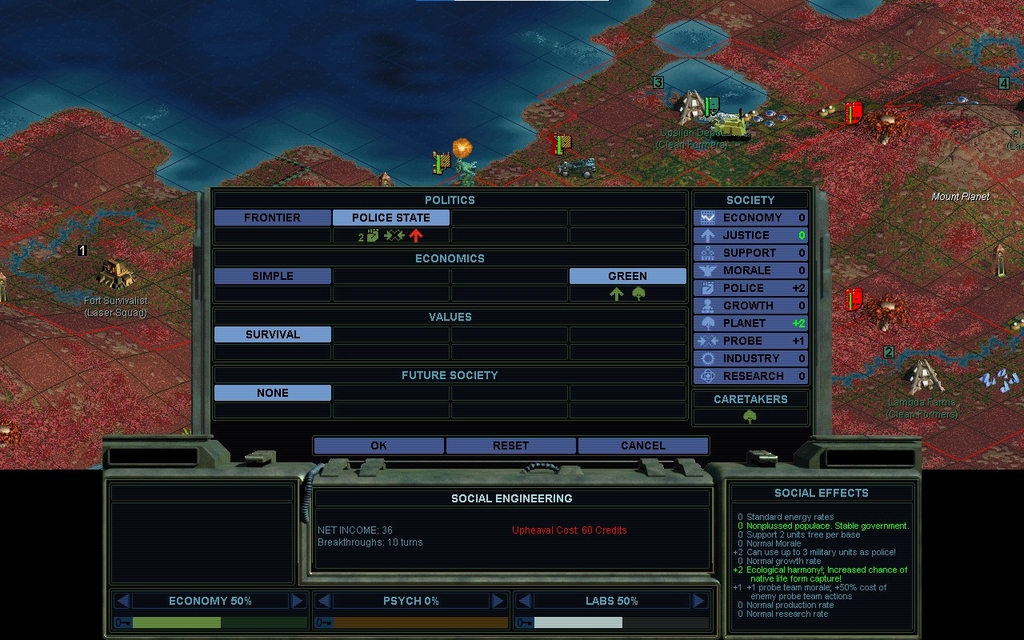Choose Green economics
This screenshot has height=640, width=1024.
coord(627,276)
